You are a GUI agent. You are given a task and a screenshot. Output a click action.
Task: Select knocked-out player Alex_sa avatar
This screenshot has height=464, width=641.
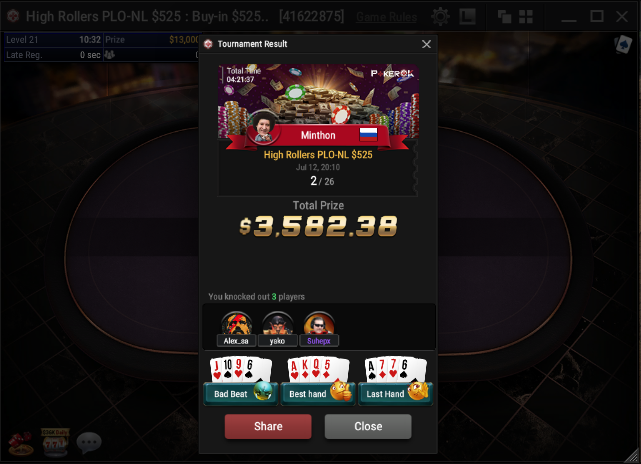click(x=236, y=324)
